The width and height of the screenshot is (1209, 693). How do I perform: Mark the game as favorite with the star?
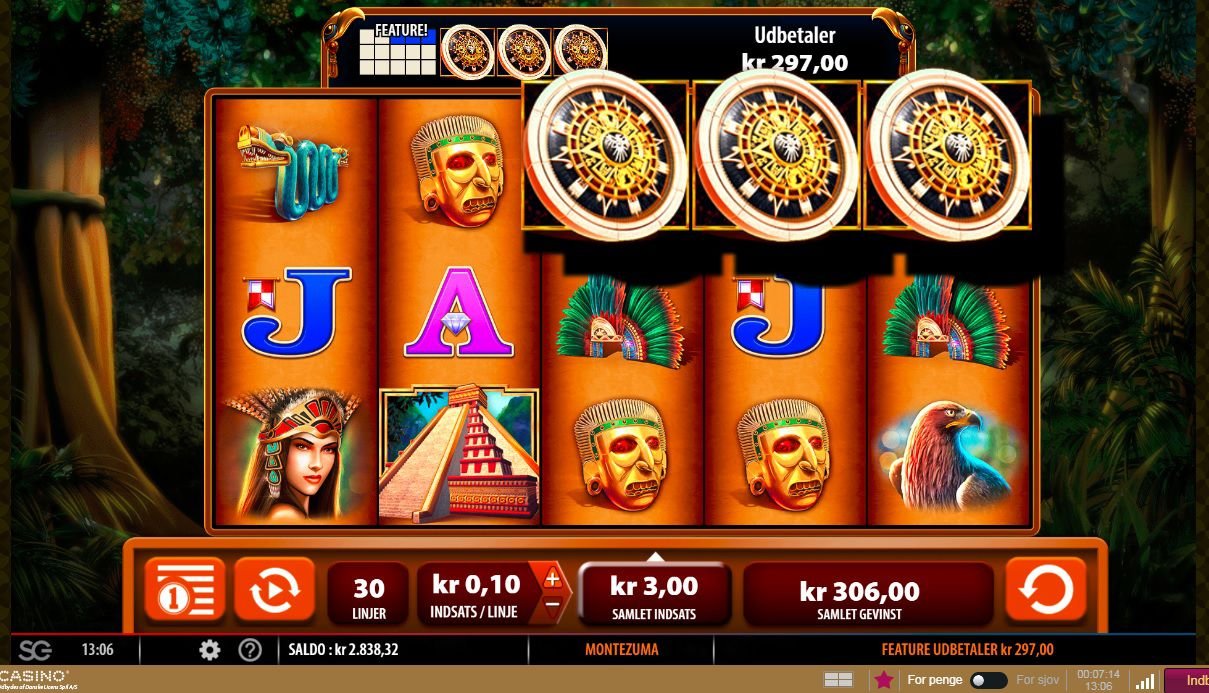pos(884,680)
